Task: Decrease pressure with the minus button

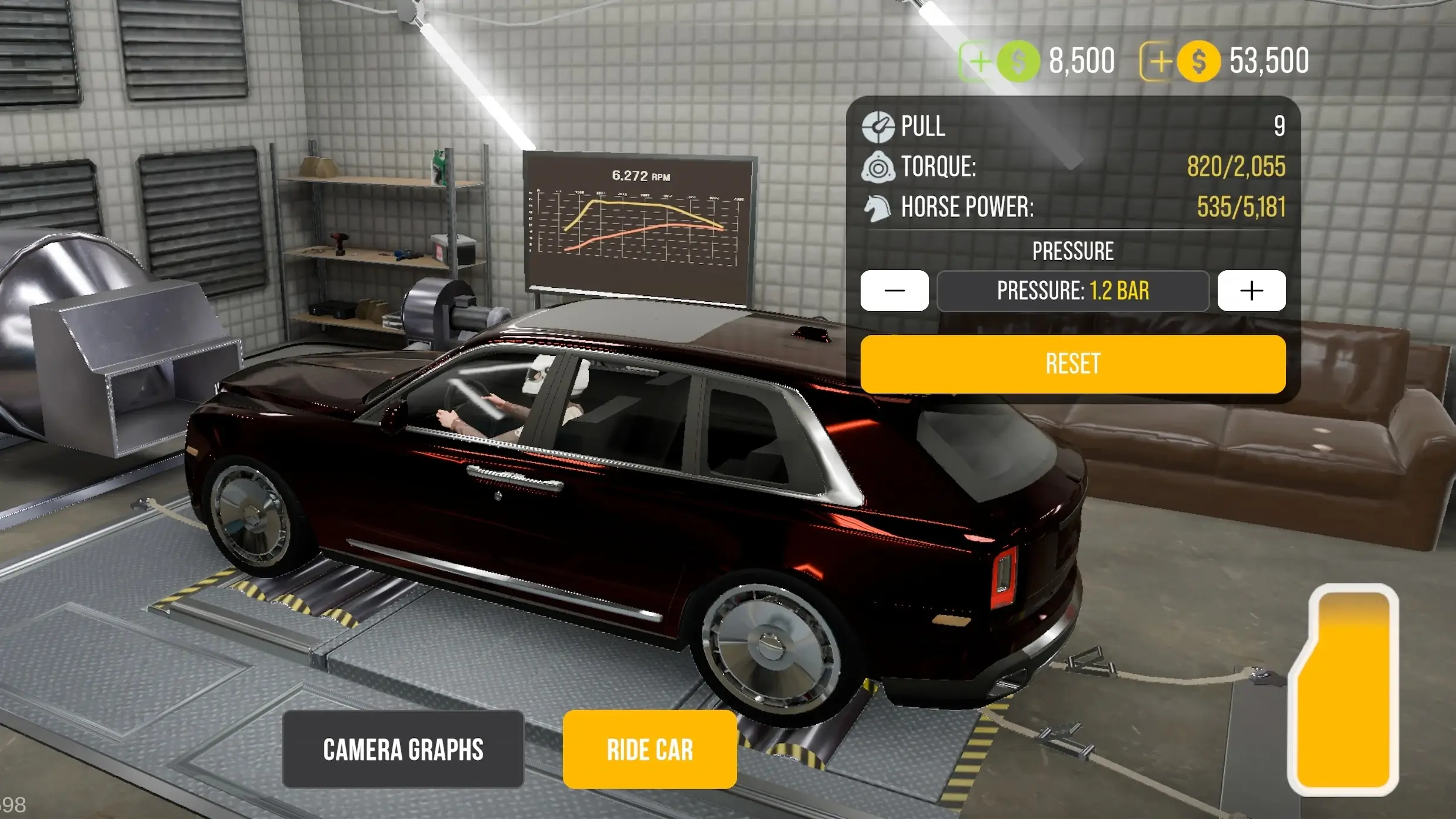Action: click(x=895, y=291)
